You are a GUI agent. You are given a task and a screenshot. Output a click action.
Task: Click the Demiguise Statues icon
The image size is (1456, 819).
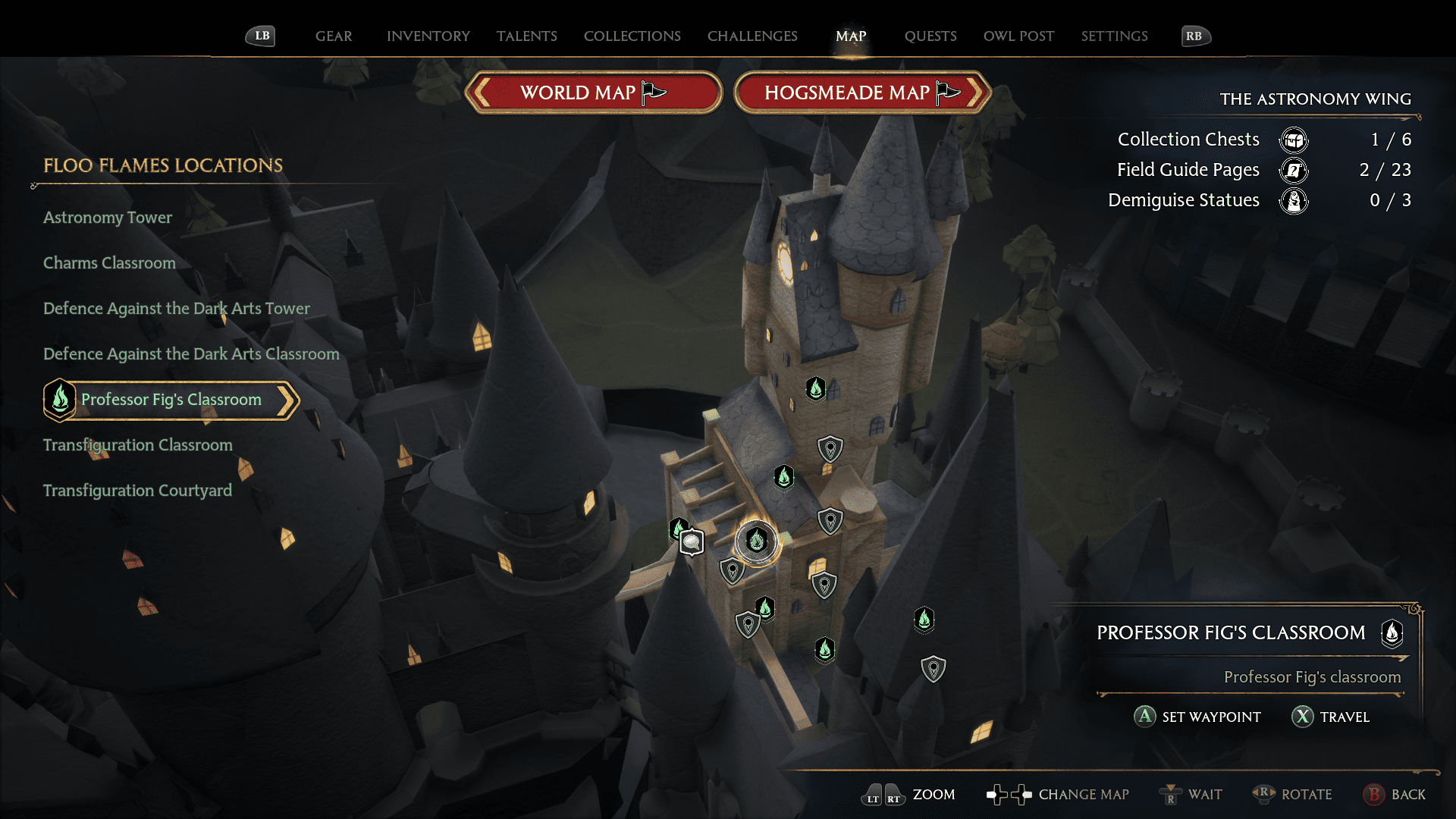coord(1294,200)
